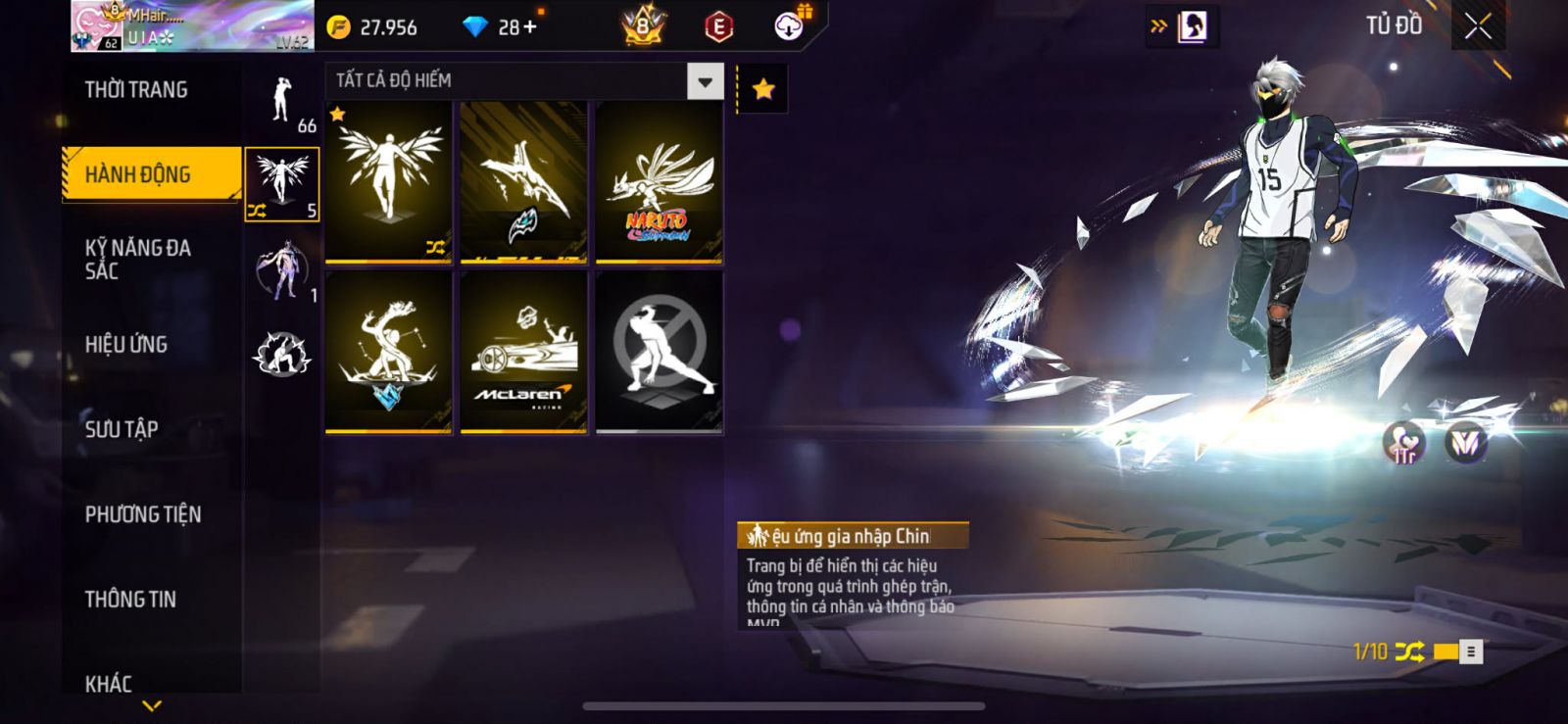Close the wardrobe with the X button
Screen dimensions: 1568x724
coord(1478,26)
